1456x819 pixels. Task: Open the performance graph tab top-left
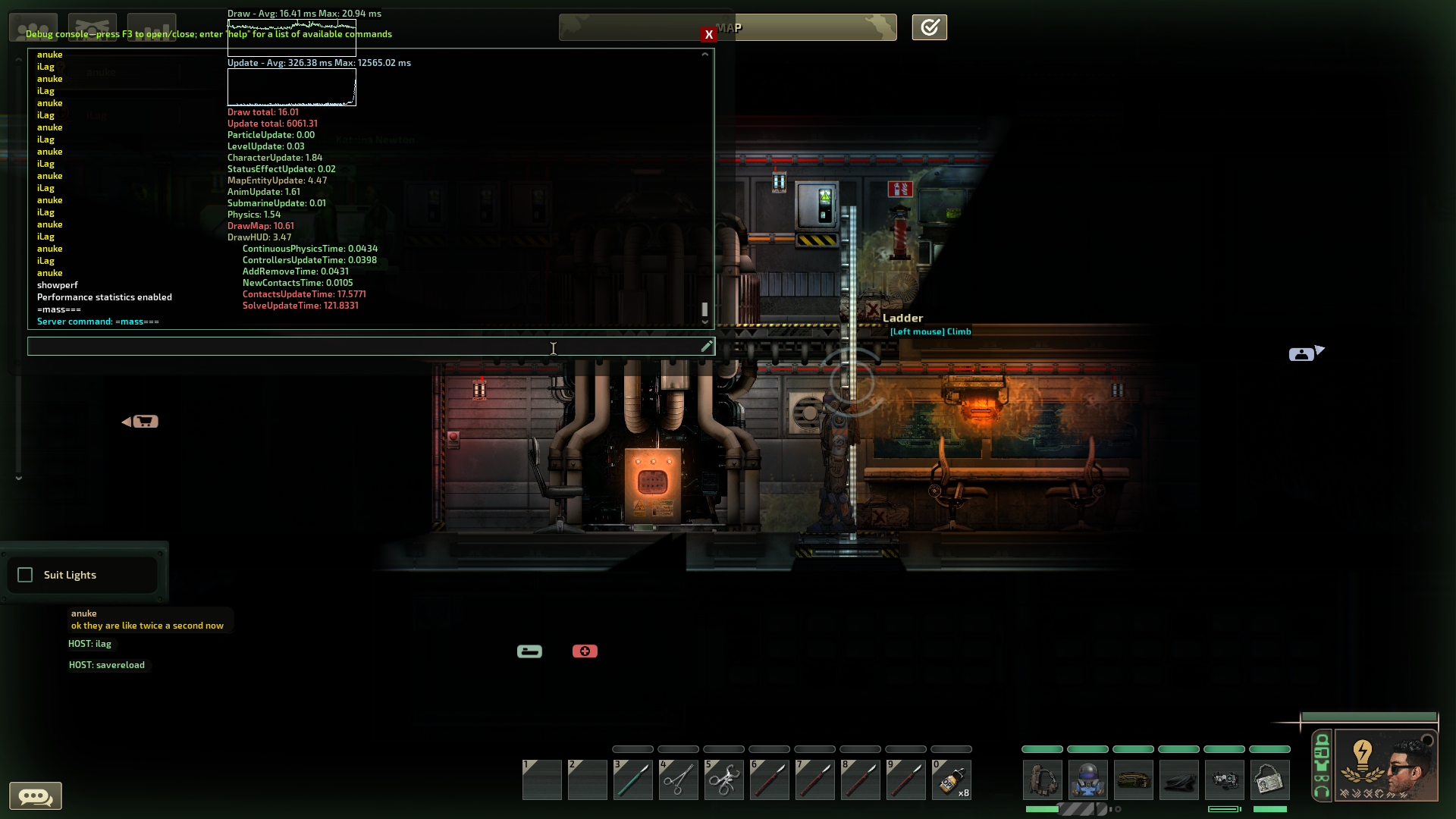pos(152,27)
